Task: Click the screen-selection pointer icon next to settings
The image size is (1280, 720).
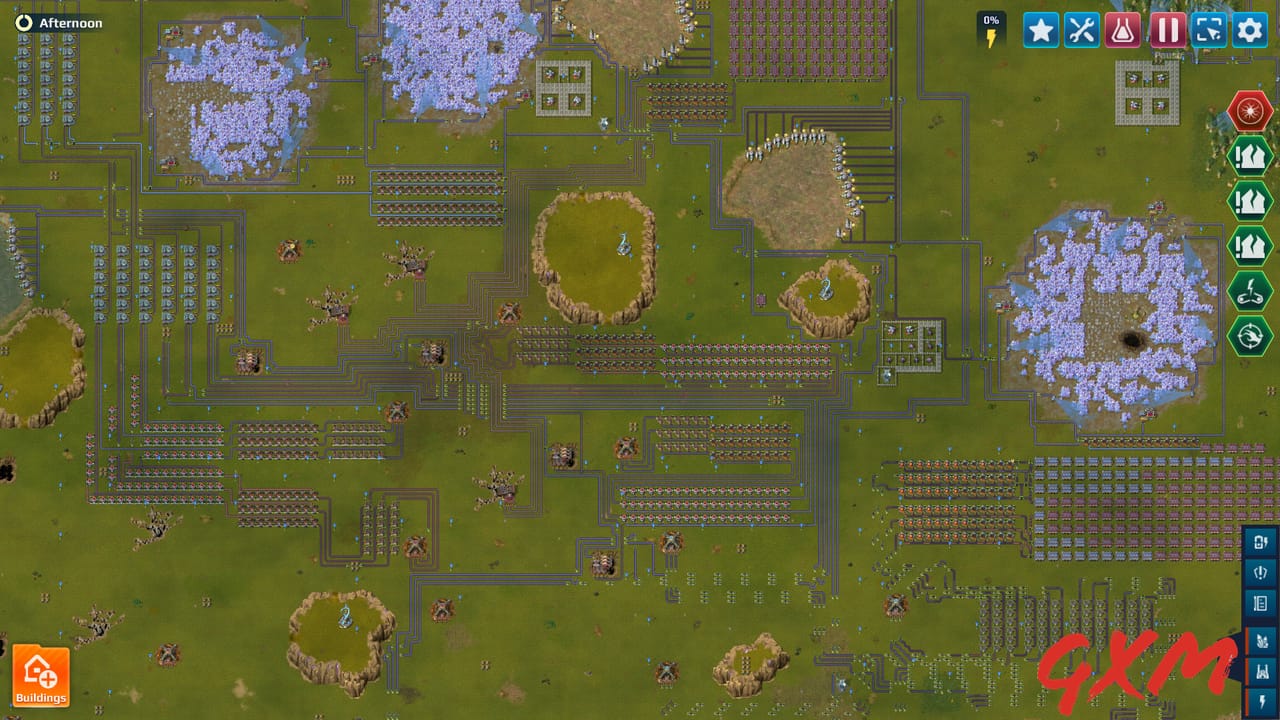Action: pyautogui.click(x=1207, y=30)
